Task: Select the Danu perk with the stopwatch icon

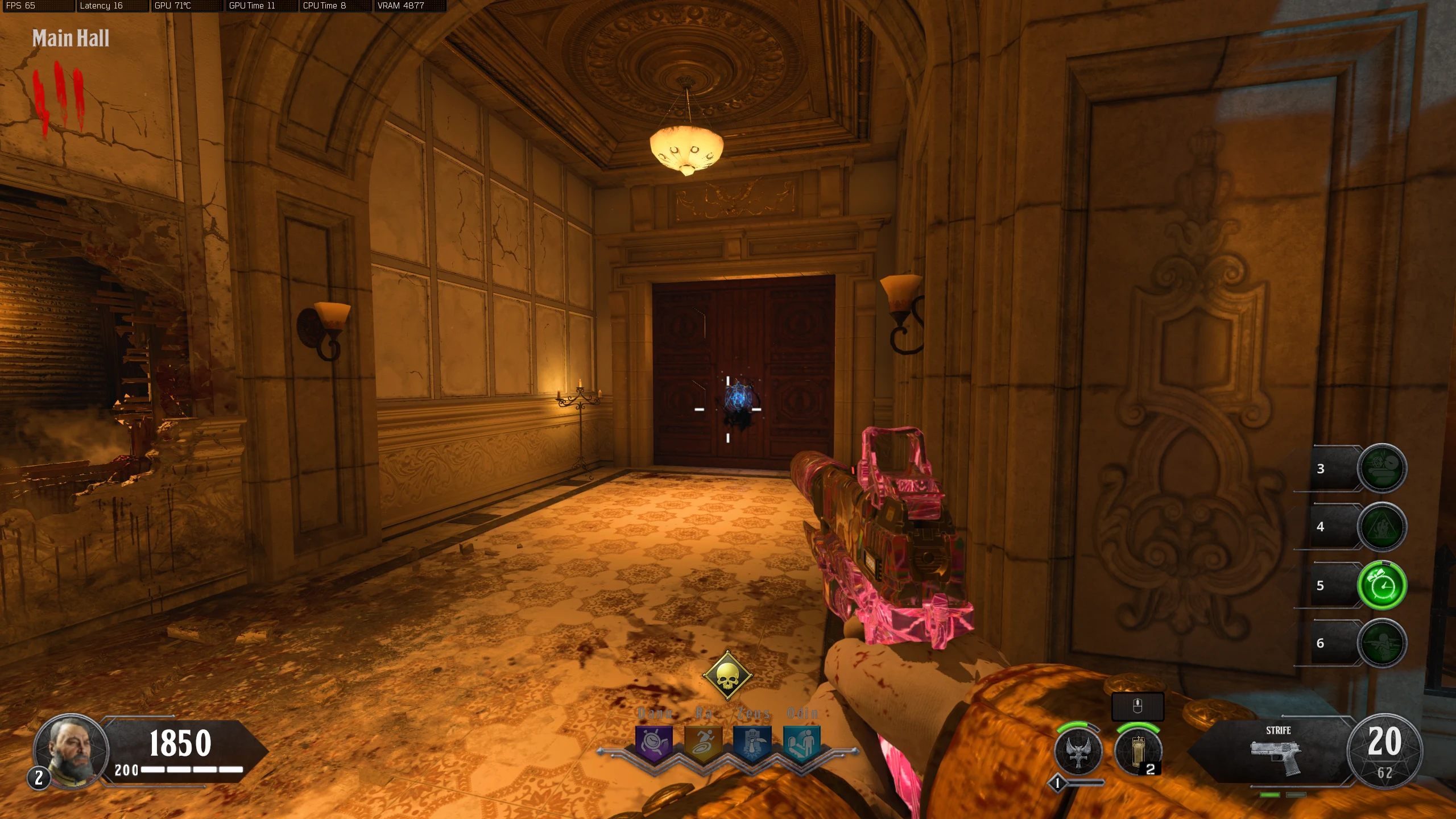Action: click(x=654, y=743)
